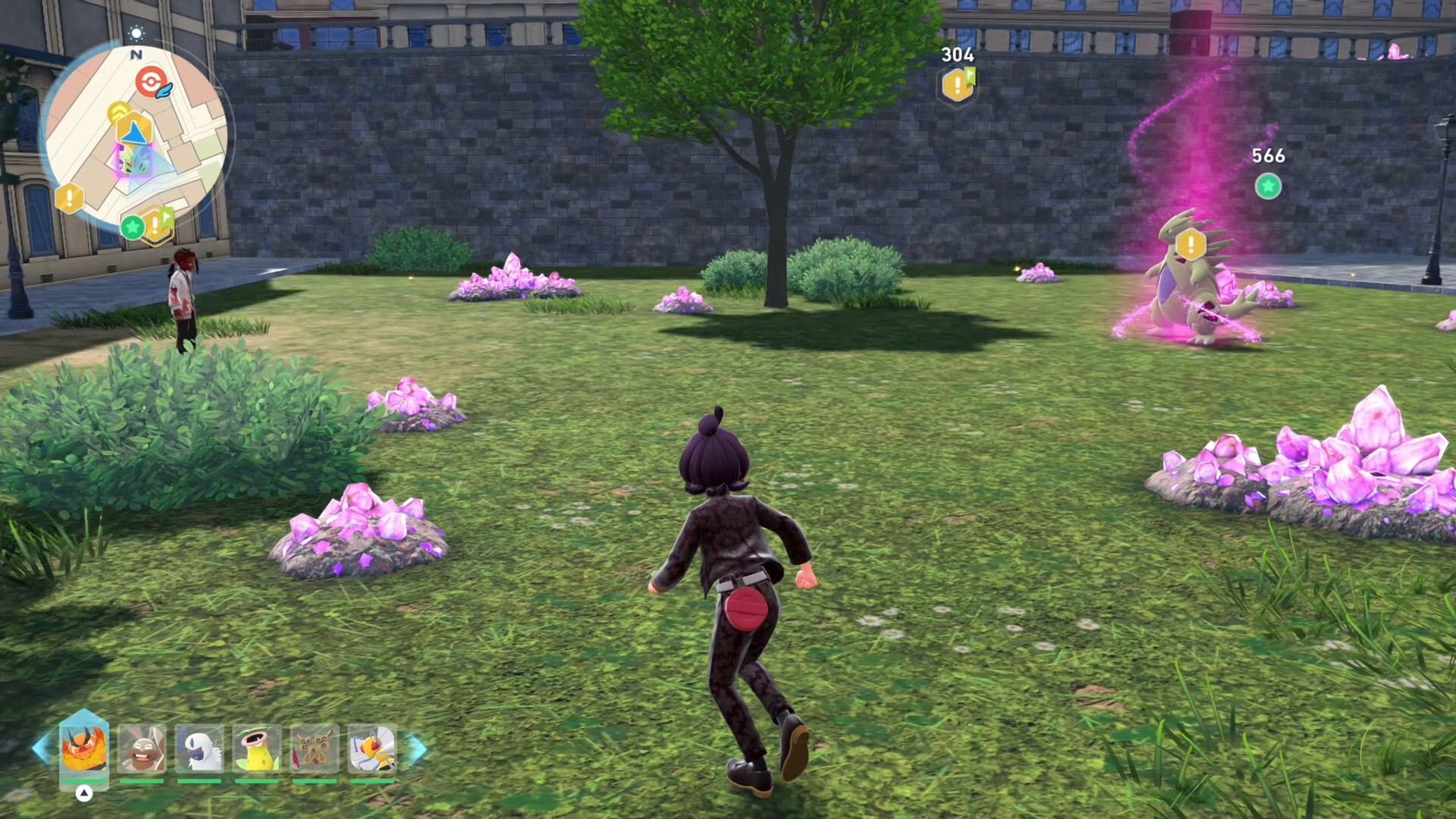Image resolution: width=1456 pixels, height=819 pixels.
Task: Switch to Absol in the party bar
Action: [199, 748]
